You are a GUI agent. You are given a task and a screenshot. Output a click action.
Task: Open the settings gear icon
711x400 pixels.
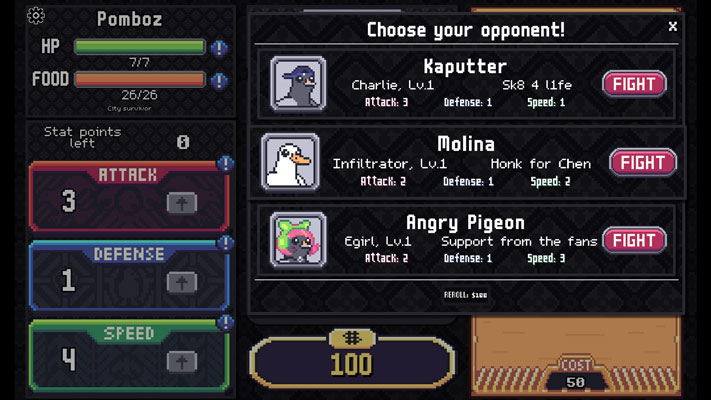click(36, 15)
